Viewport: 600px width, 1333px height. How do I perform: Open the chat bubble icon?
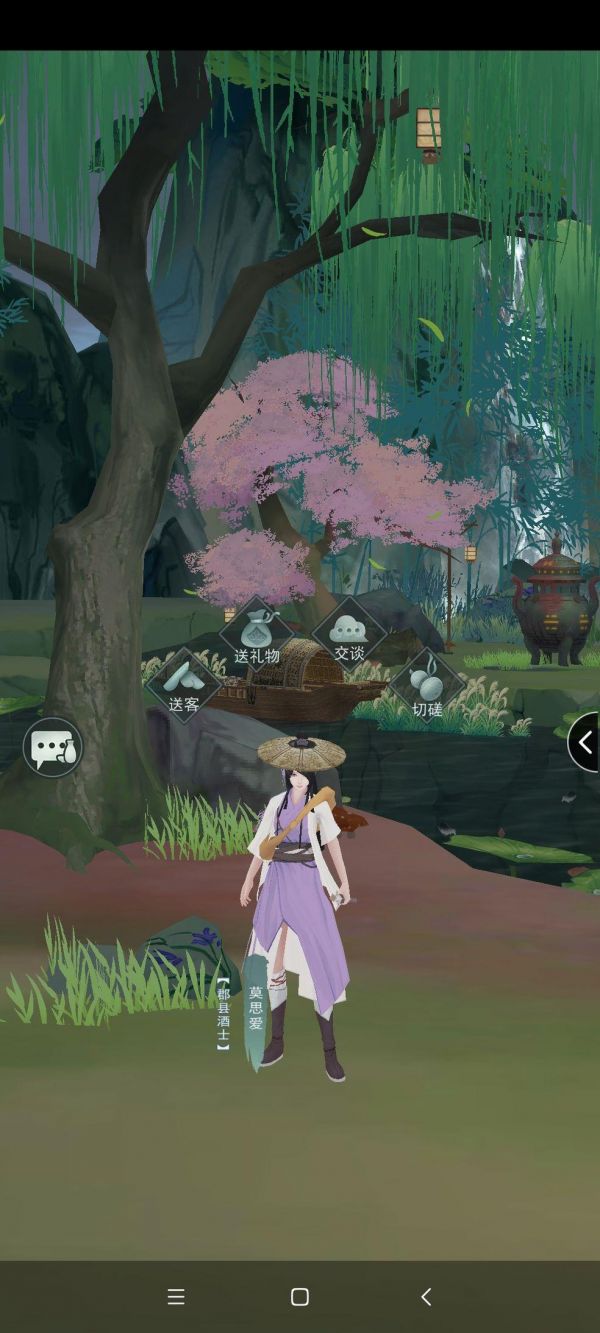[x=53, y=747]
